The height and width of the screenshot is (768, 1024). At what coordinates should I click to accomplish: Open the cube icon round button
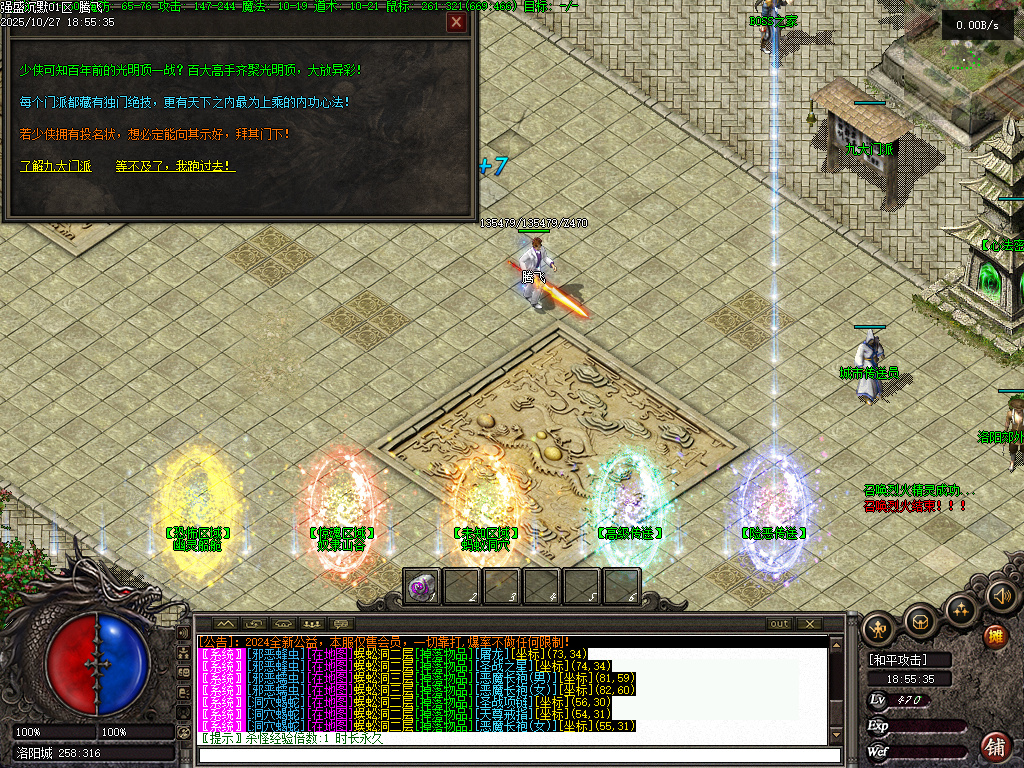coord(920,622)
